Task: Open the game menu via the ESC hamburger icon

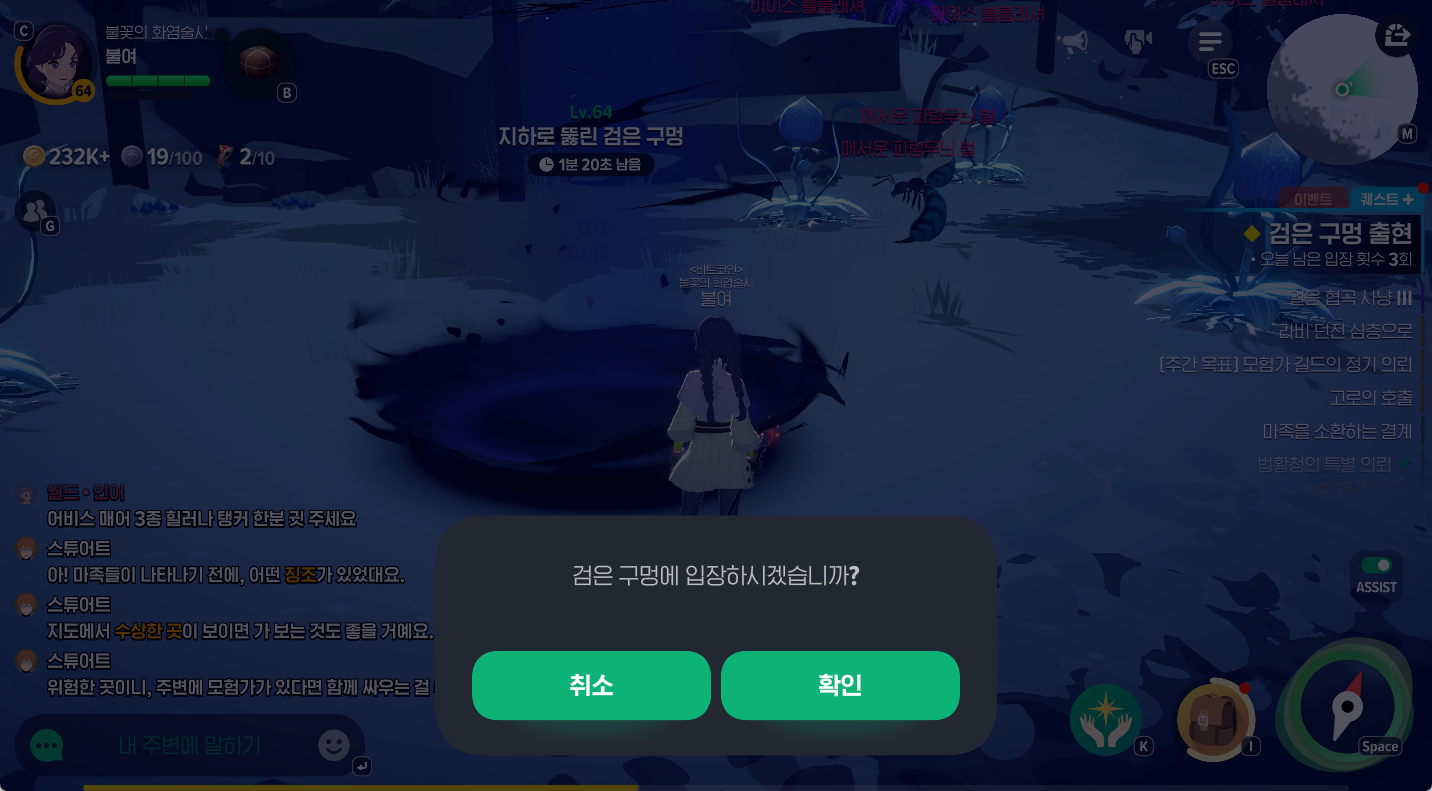Action: 1210,42
